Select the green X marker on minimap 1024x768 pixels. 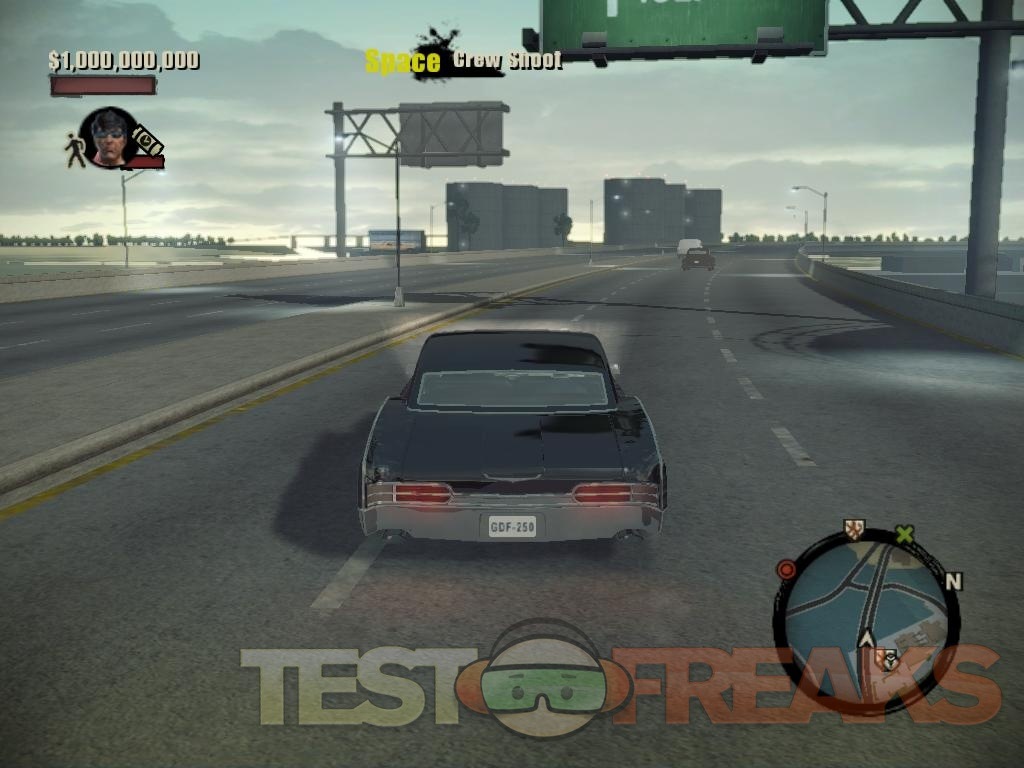click(904, 535)
